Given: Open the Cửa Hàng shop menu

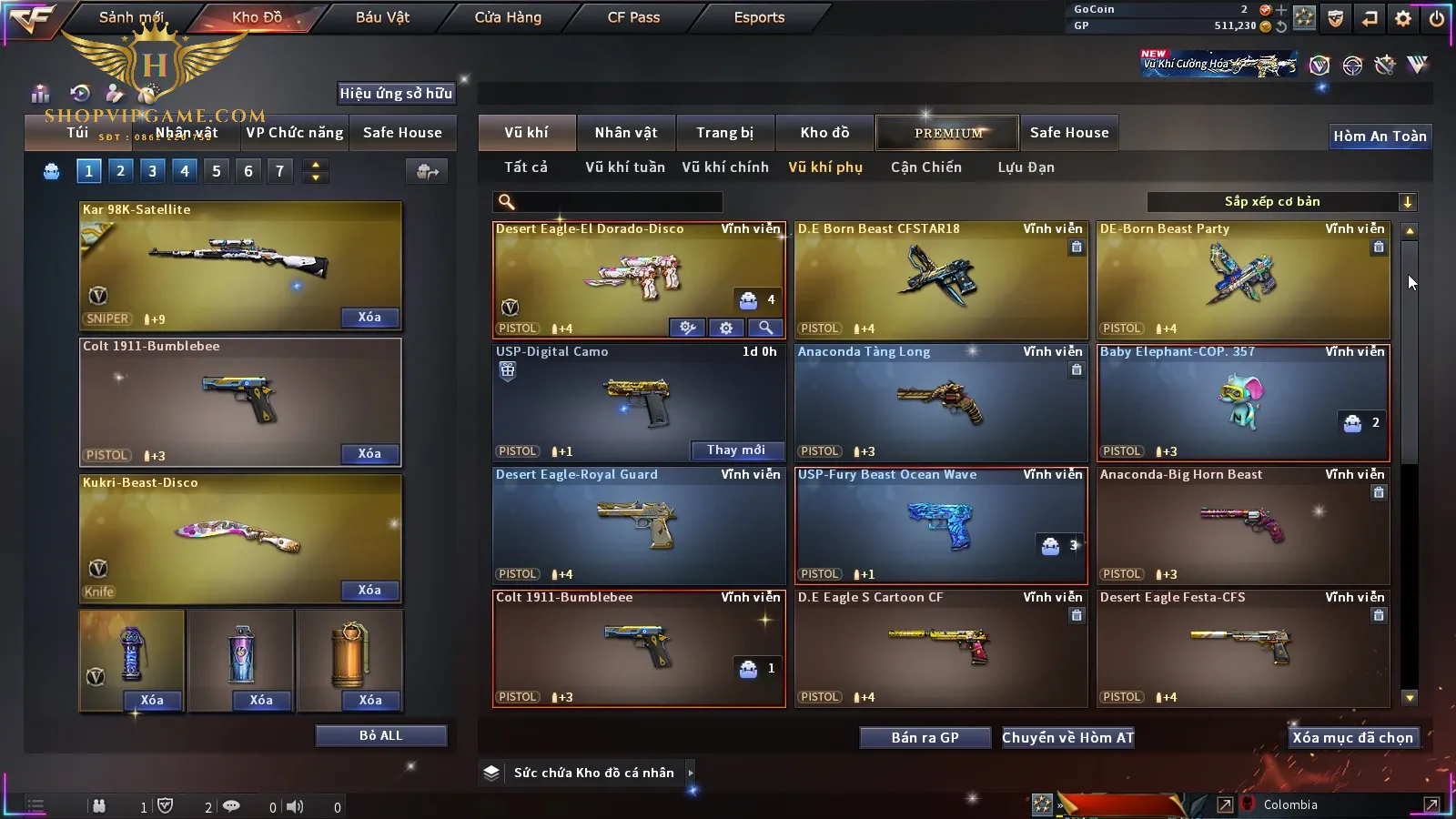Looking at the screenshot, I should click(508, 17).
